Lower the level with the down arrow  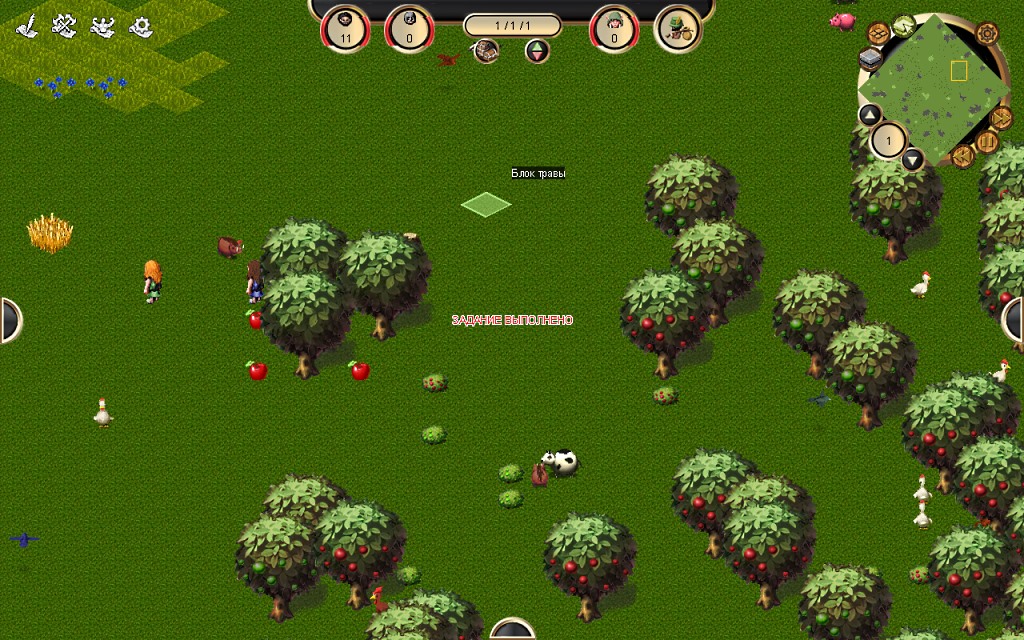tap(912, 159)
